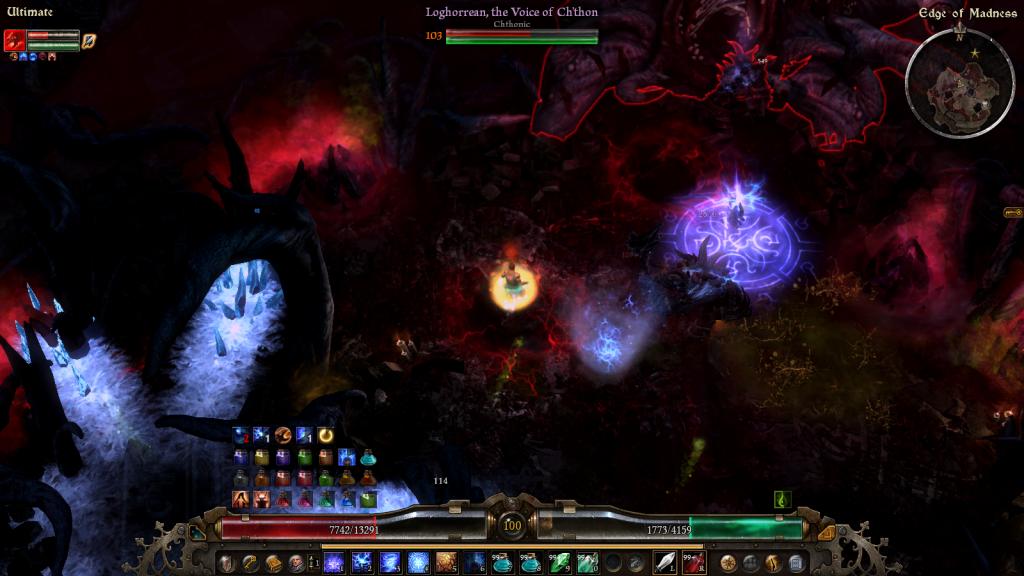Trigger the dark blue skill in slot 6
This screenshot has width=1024, height=576.
pos(474,562)
